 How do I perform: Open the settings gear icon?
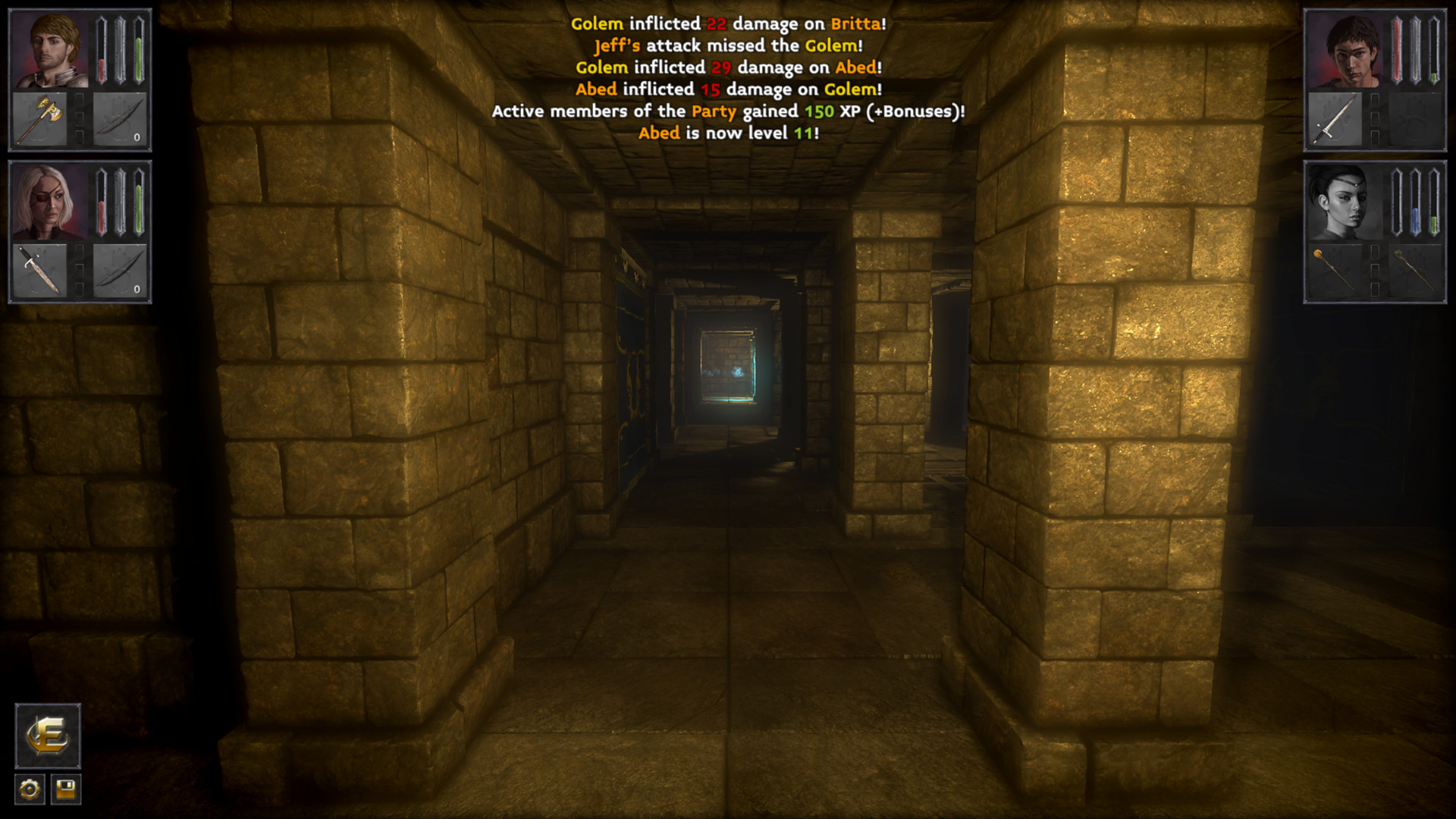click(x=28, y=789)
